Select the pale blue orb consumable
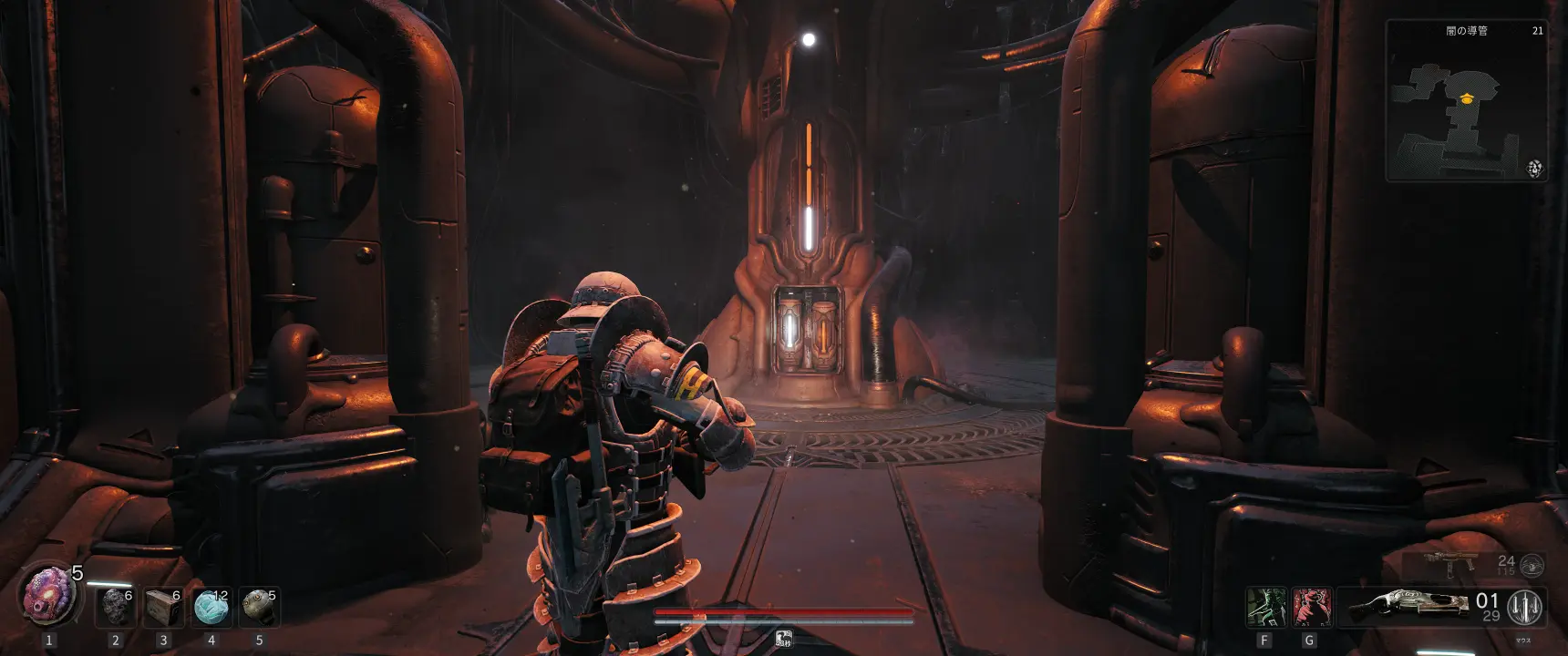This screenshot has height=656, width=1568. pos(211,606)
